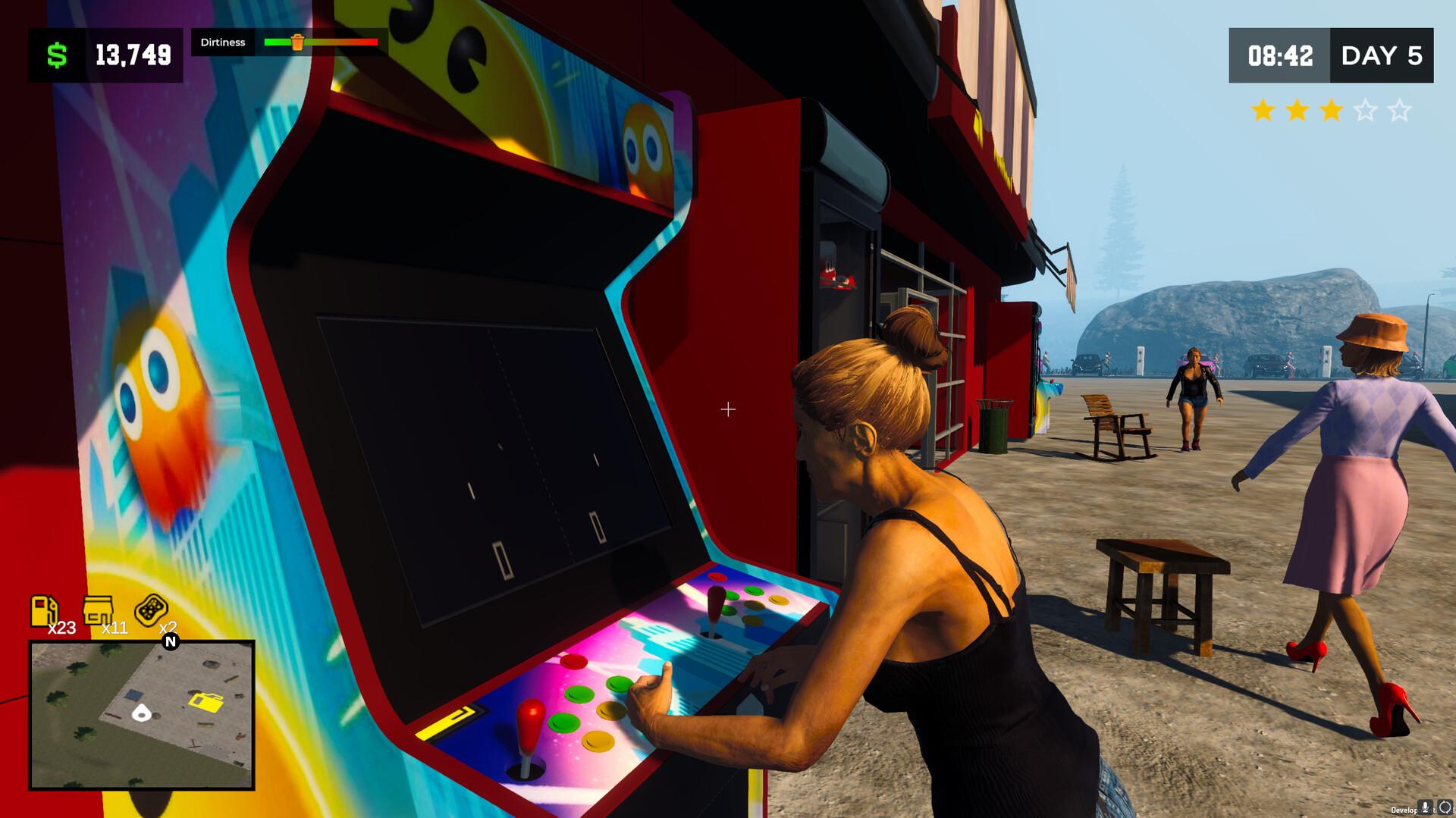The width and height of the screenshot is (1456, 818).
Task: Click the store icon labeled x11
Action: (x=99, y=610)
